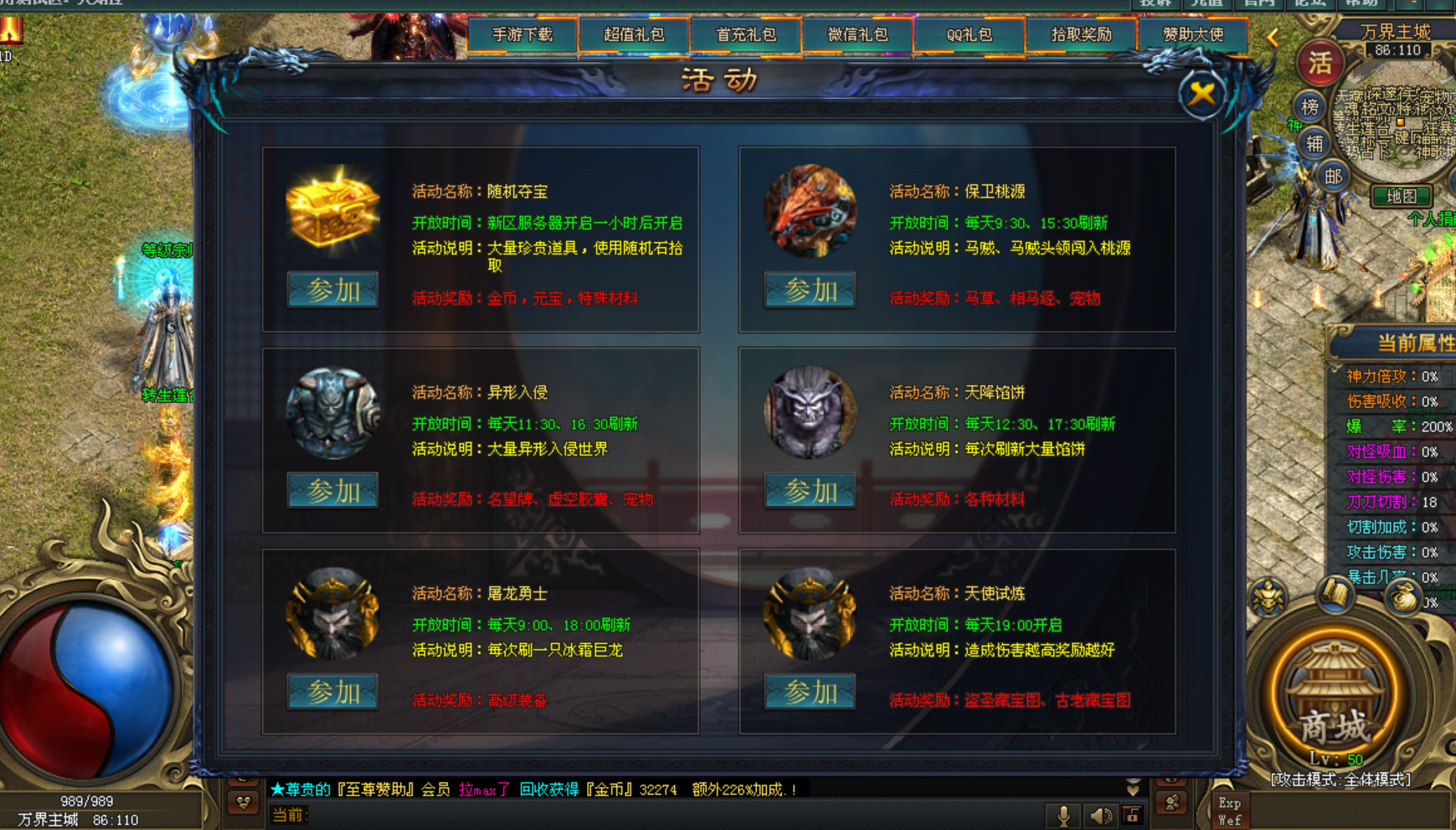Click 参加 for 异形入侵 event
The width and height of the screenshot is (1456, 830).
coord(332,491)
